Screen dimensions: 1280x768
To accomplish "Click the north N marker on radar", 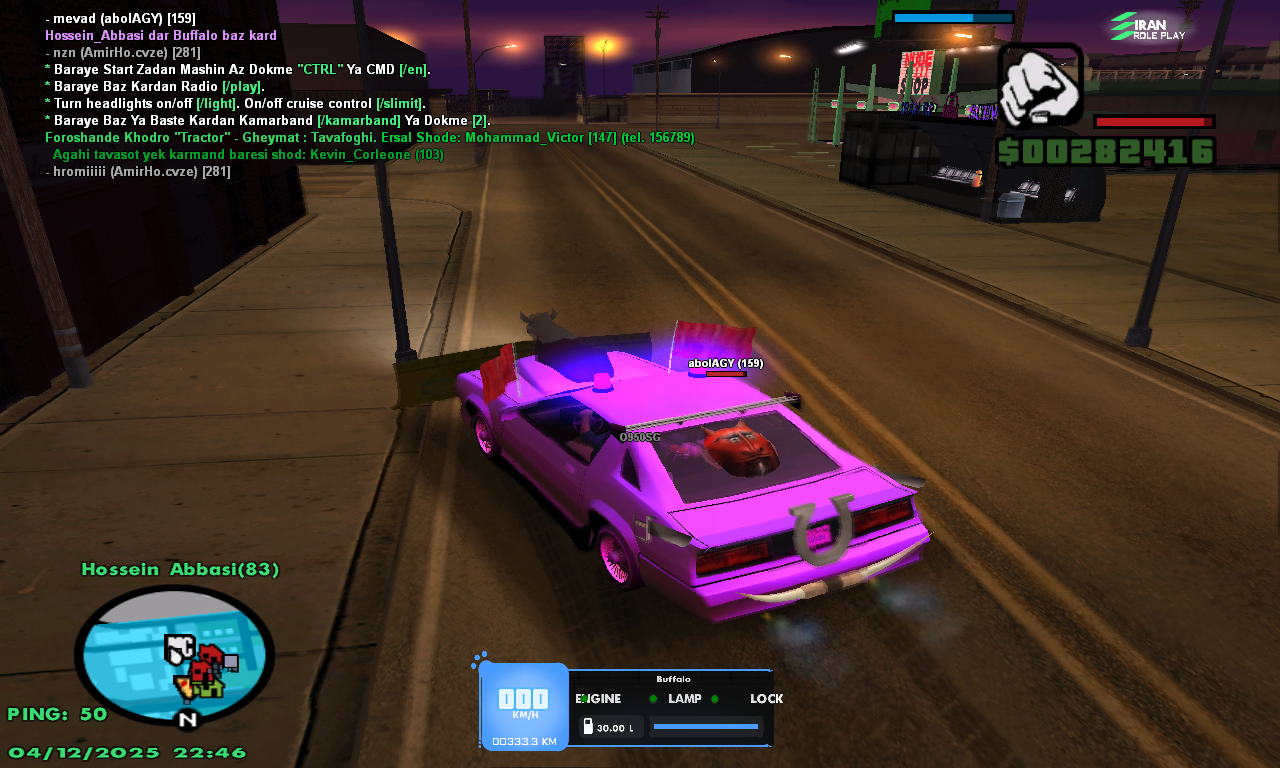I will pos(188,719).
